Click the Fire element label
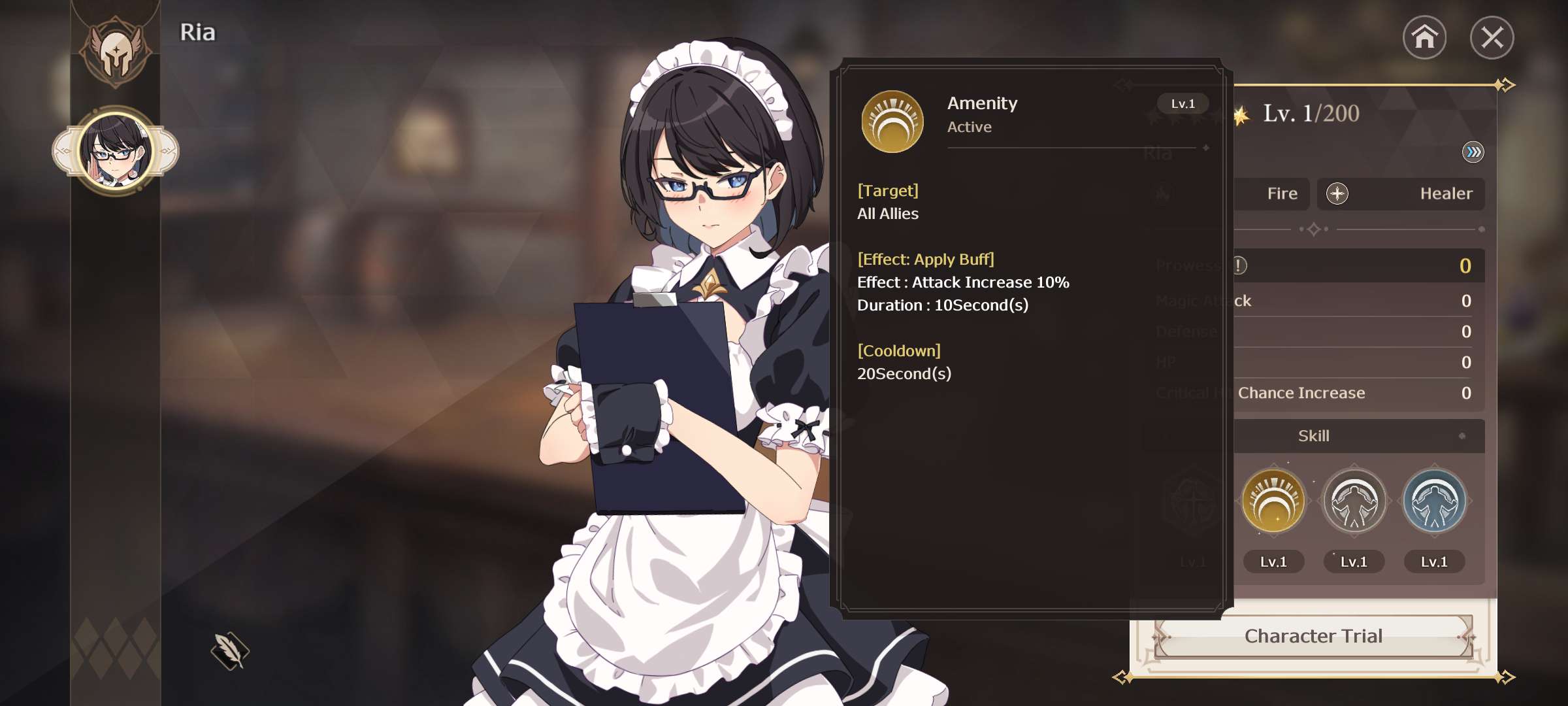Viewport: 1568px width, 706px height. 1282,193
